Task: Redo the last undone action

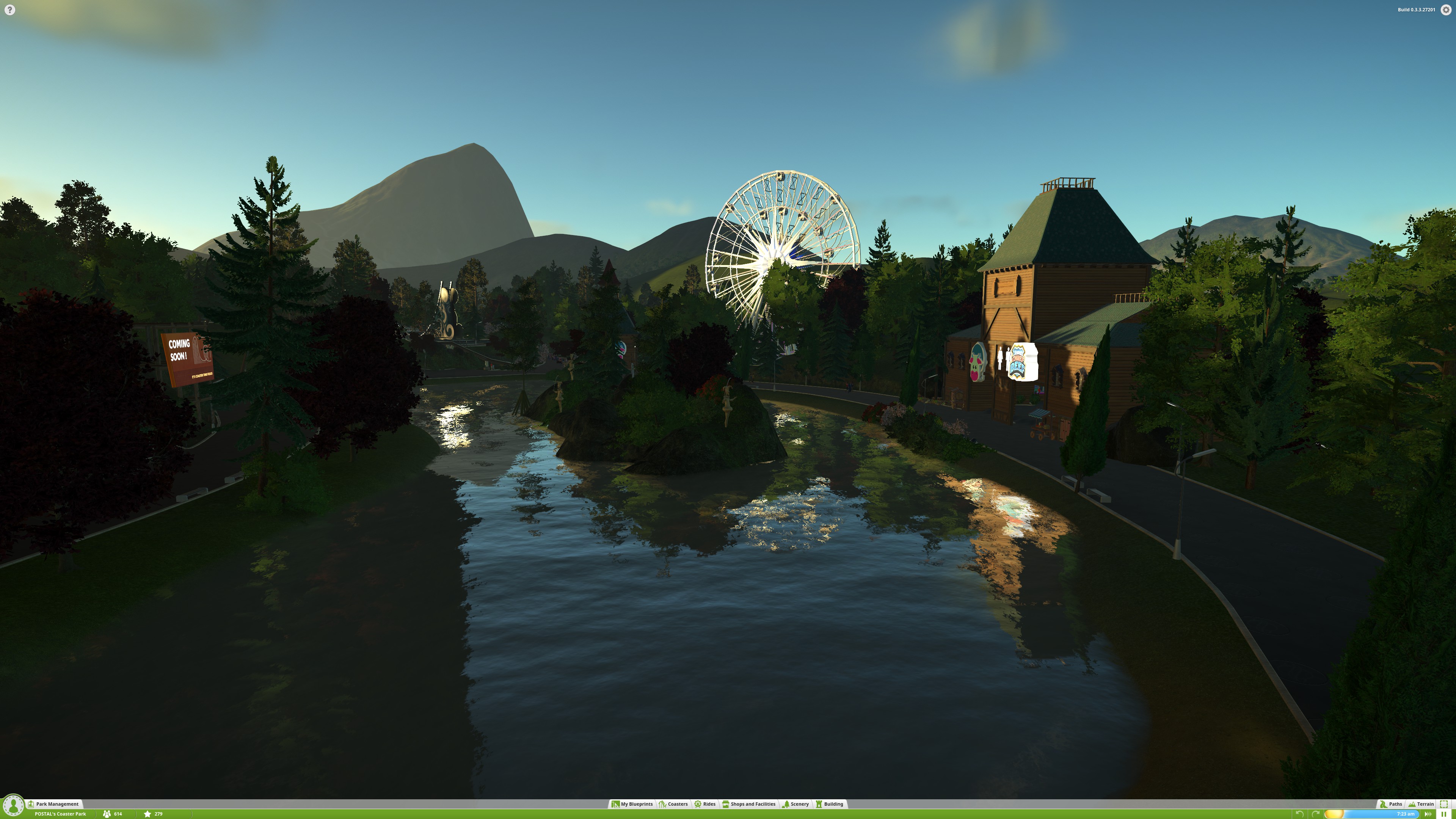Action: [1315, 814]
